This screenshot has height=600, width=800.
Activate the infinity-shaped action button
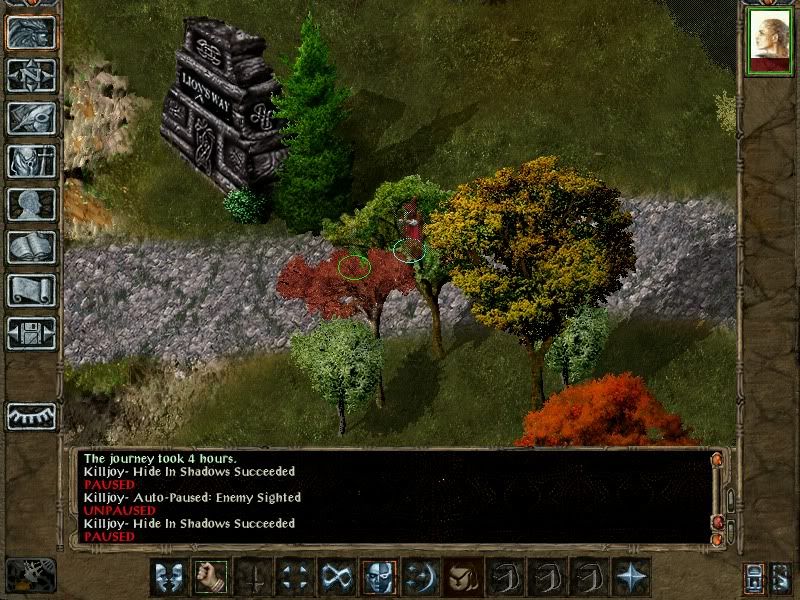pos(334,577)
